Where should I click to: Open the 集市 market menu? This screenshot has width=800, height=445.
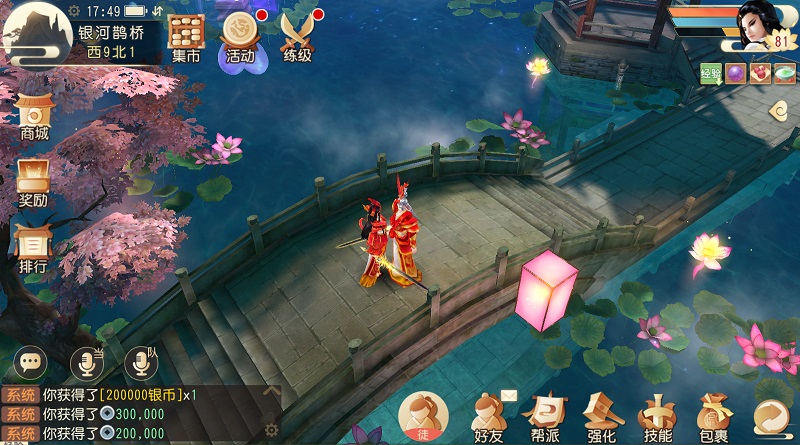tap(185, 37)
